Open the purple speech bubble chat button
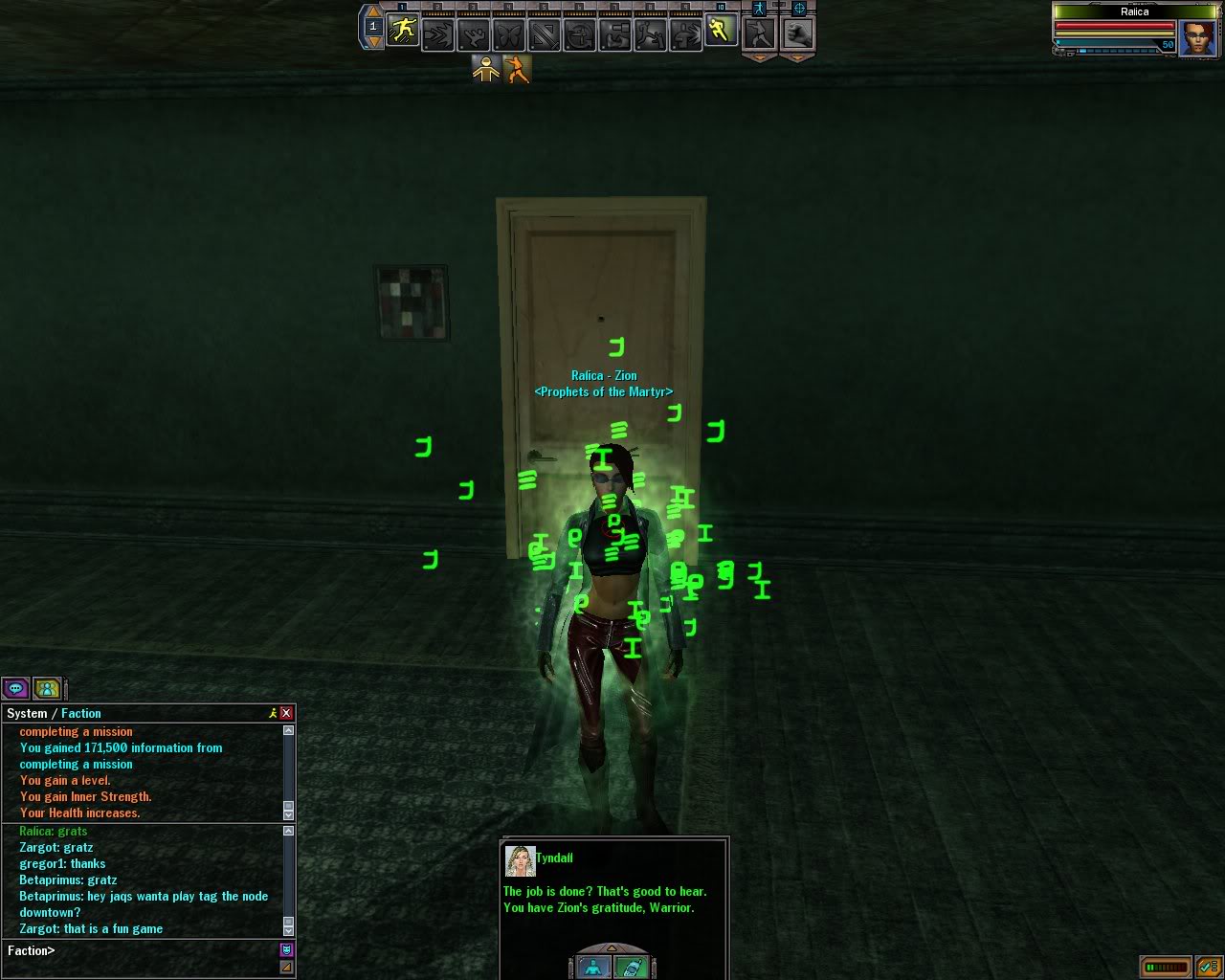 click(15, 688)
